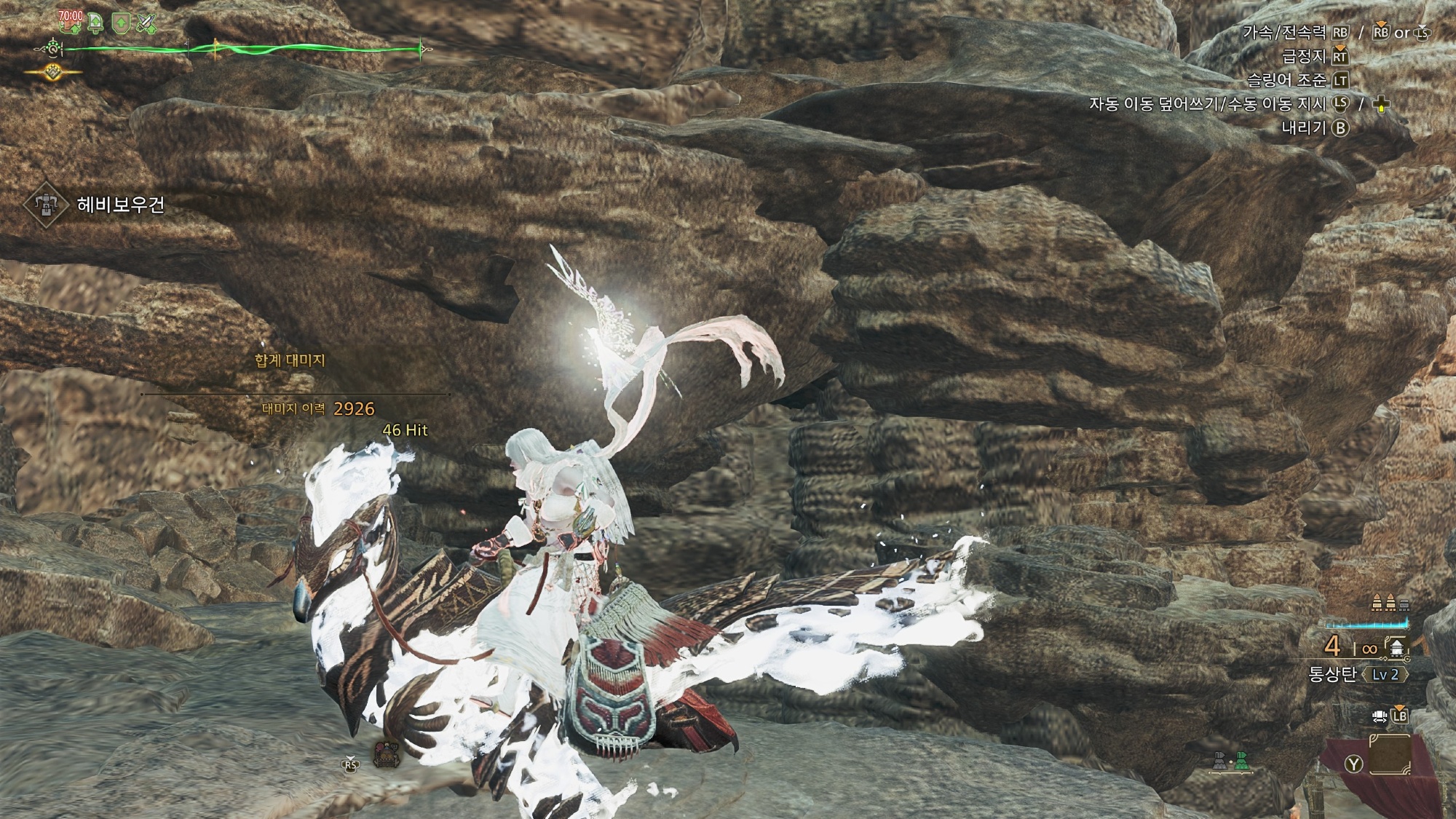Click the green-arrow banner buff icon
This screenshot has height=819, width=1456.
(96, 24)
